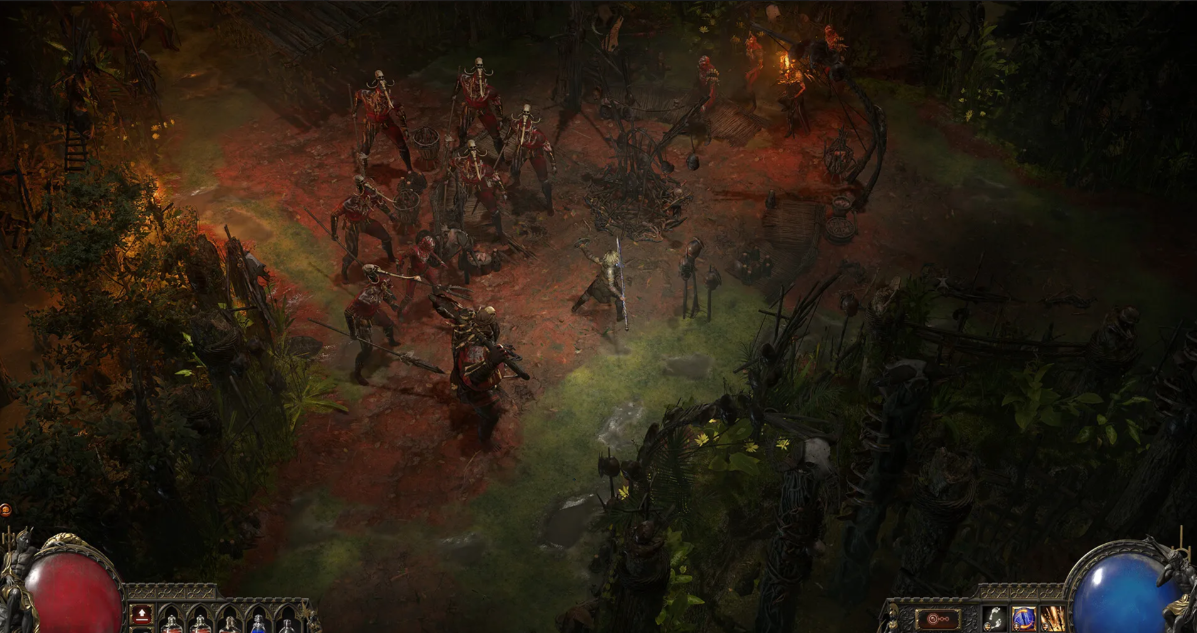Activate the blue arc skill icon

pos(1023,618)
